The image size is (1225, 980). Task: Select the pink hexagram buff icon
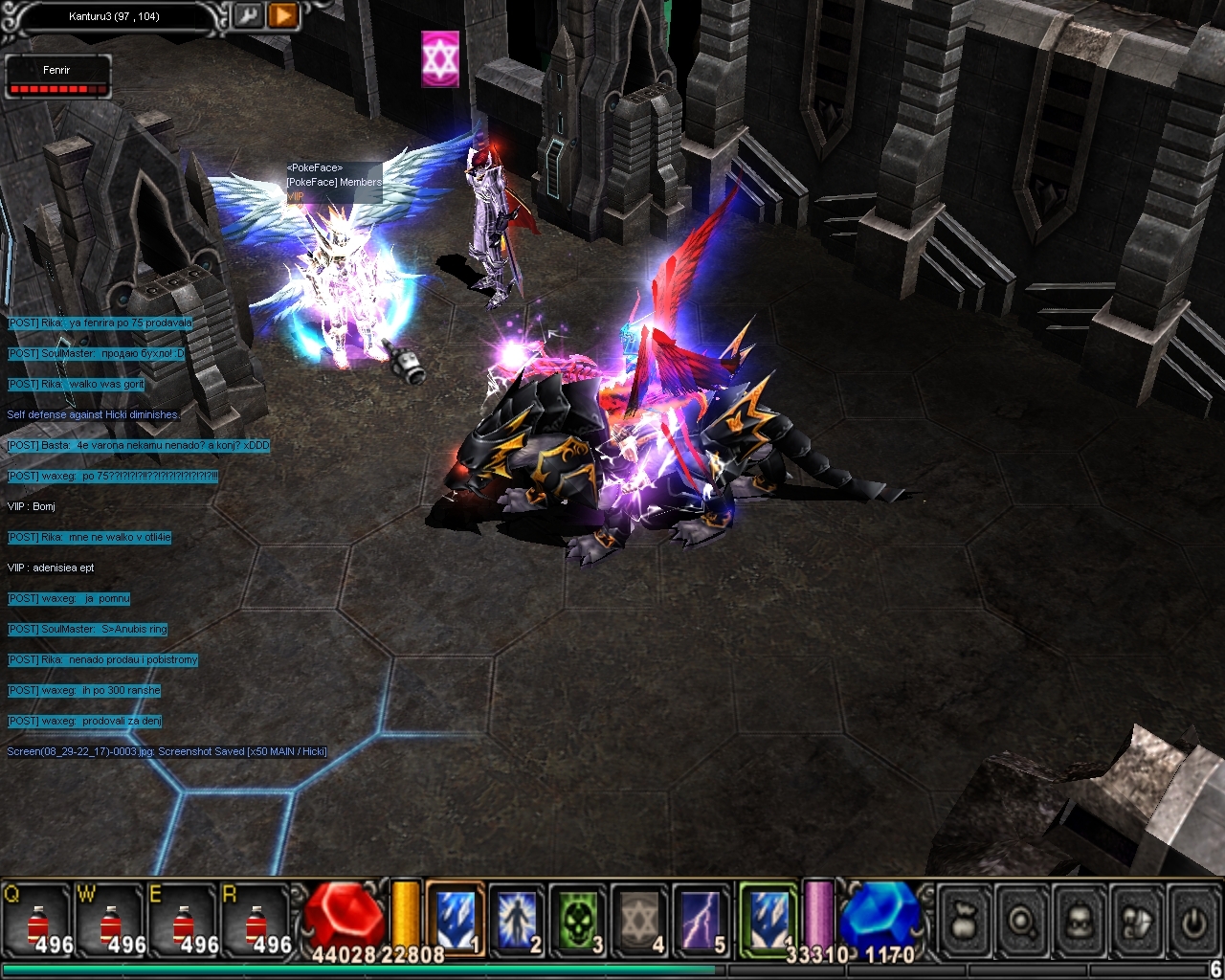(x=440, y=59)
